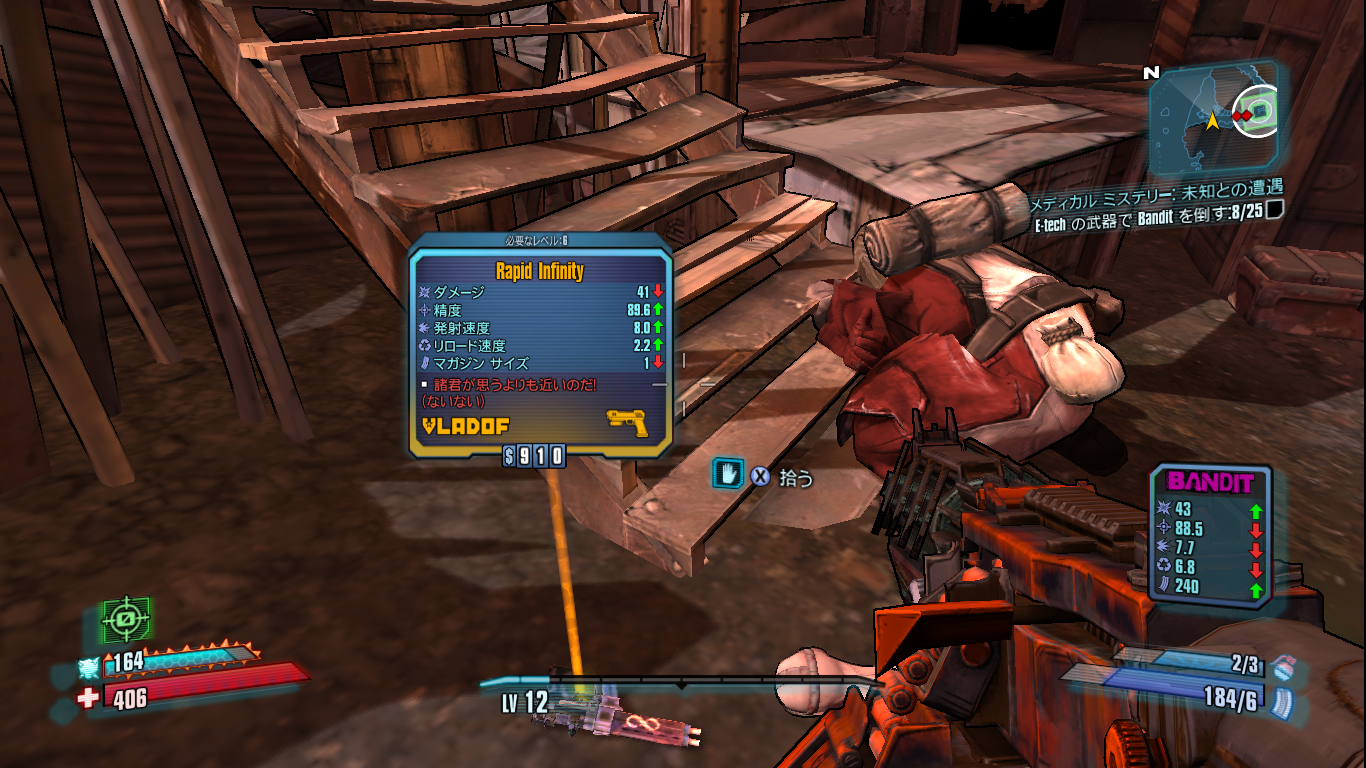1366x768 pixels.
Task: Select the Bandit equipped weapon comparison card
Action: pos(1209,535)
